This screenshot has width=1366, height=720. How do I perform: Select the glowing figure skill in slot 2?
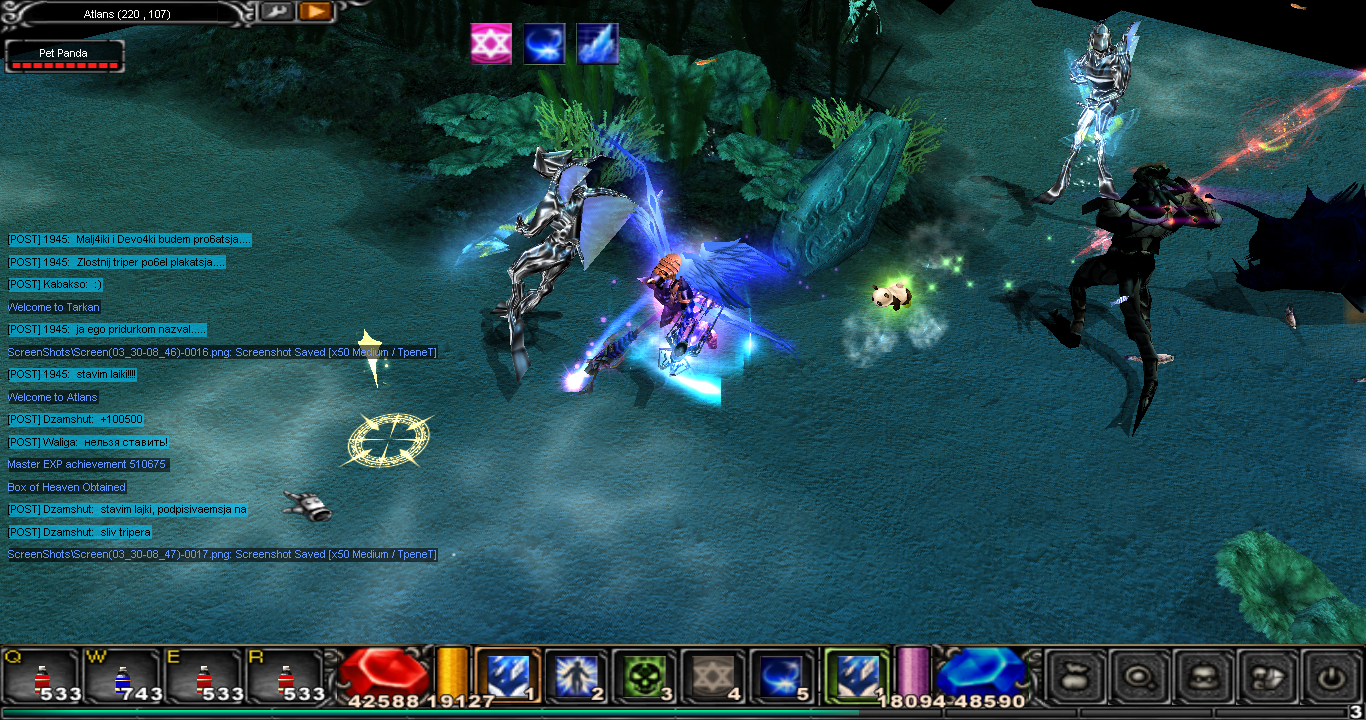(x=576, y=676)
